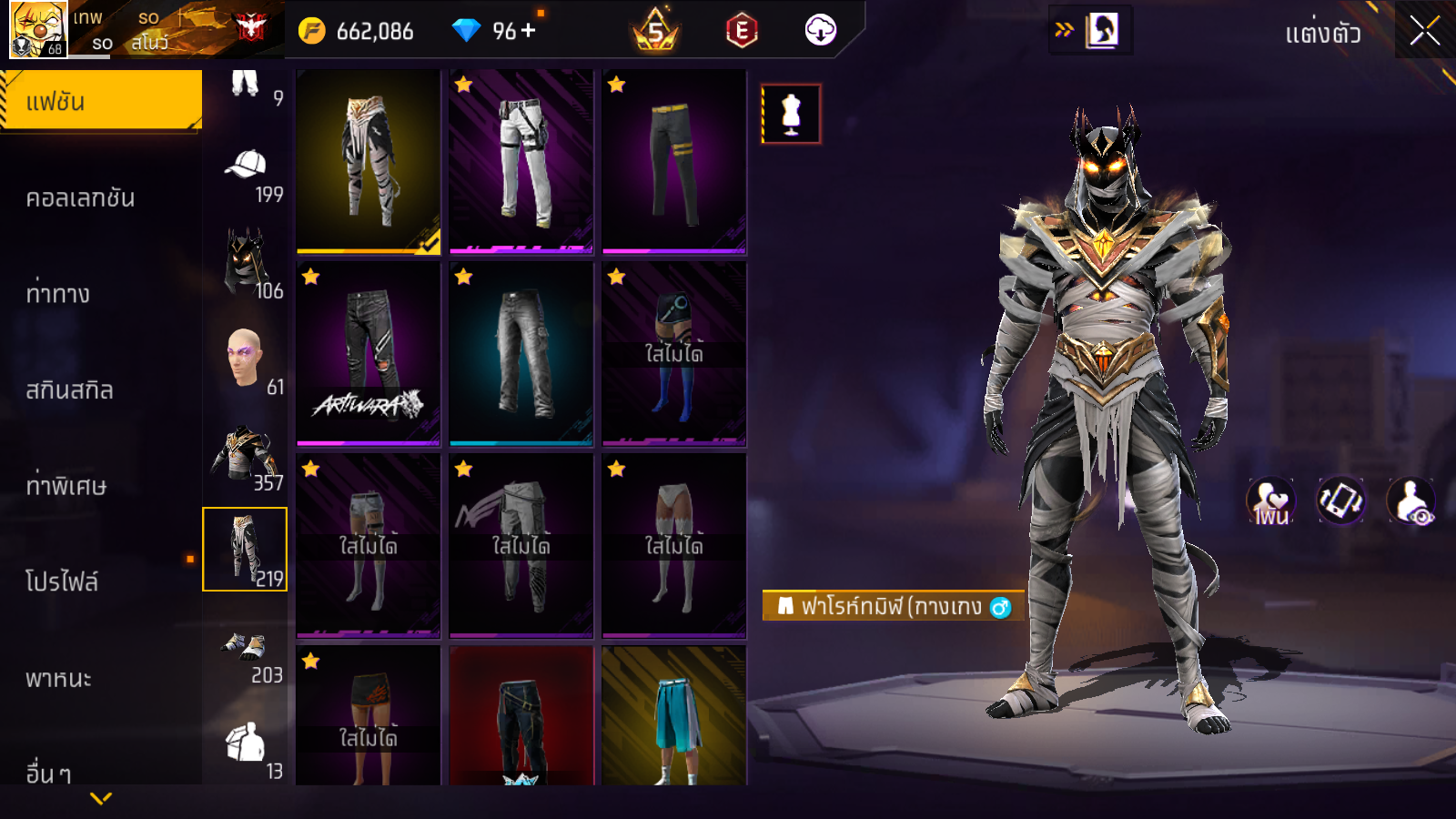Choose the white cap hats category
Screen dimensions: 1456x819
[246, 173]
